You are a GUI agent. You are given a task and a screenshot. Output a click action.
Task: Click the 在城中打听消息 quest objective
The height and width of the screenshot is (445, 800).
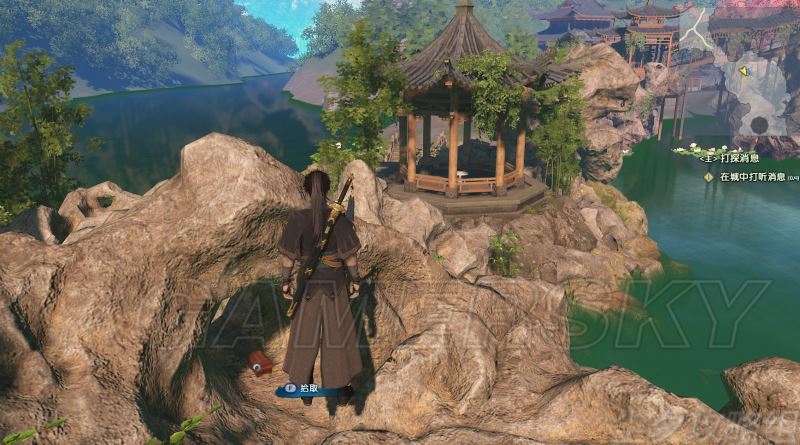point(750,177)
